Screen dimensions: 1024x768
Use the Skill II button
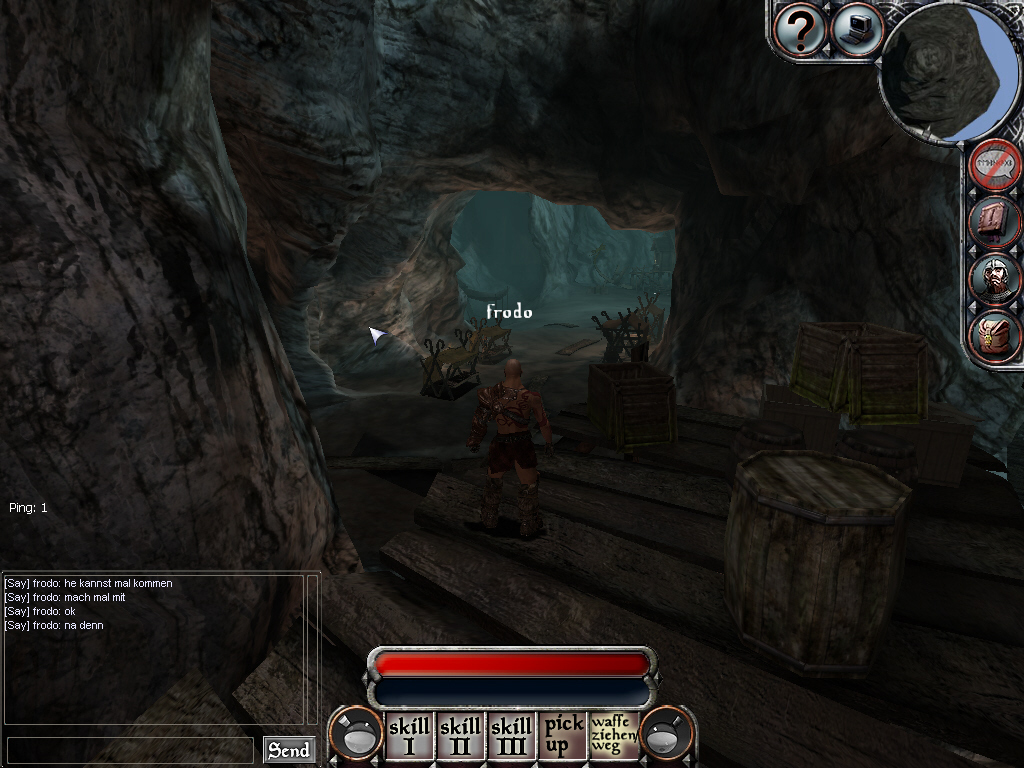[460, 736]
